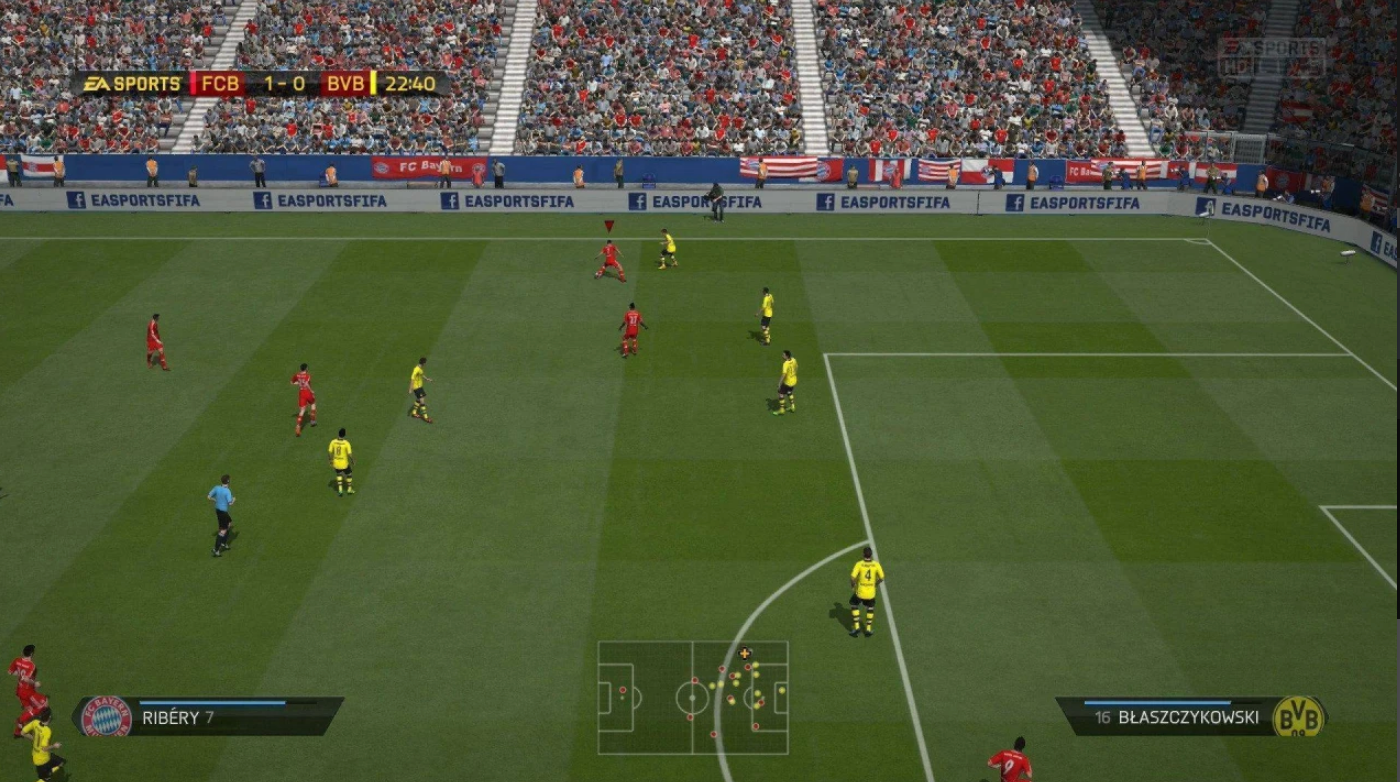Expand the match clock showing 22:40

(410, 83)
